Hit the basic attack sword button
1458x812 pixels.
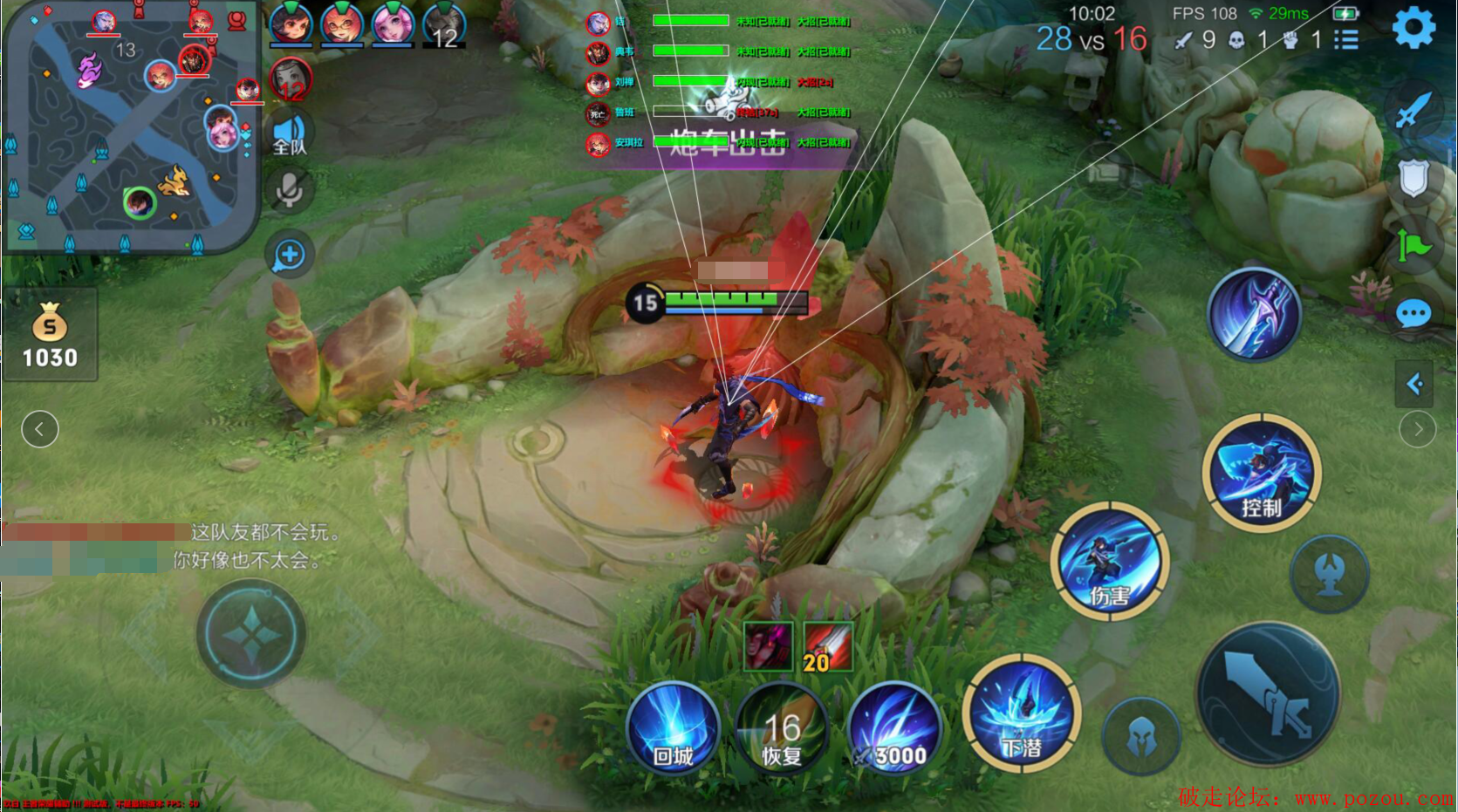click(x=1268, y=693)
